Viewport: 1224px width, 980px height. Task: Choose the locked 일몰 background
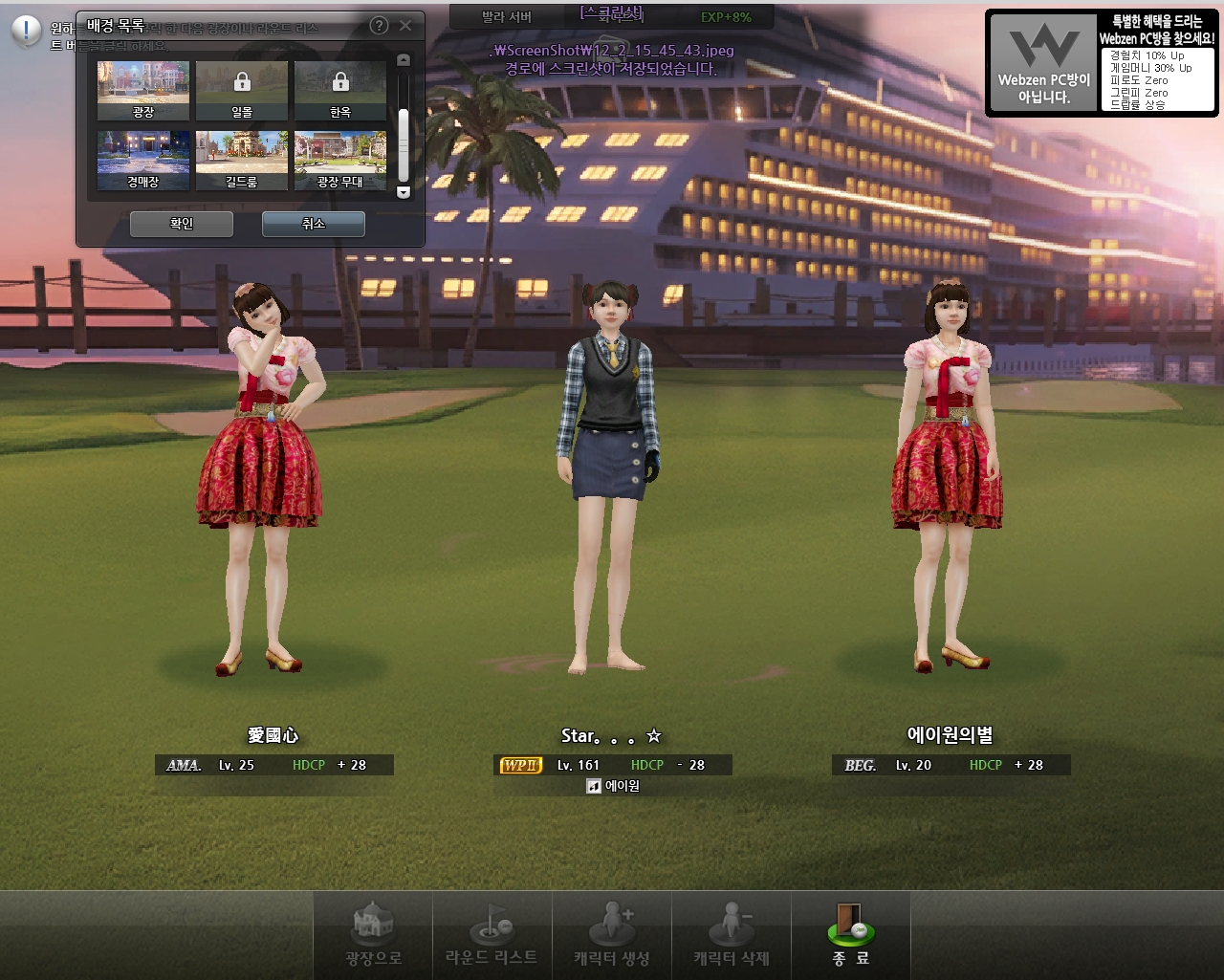pos(242,90)
